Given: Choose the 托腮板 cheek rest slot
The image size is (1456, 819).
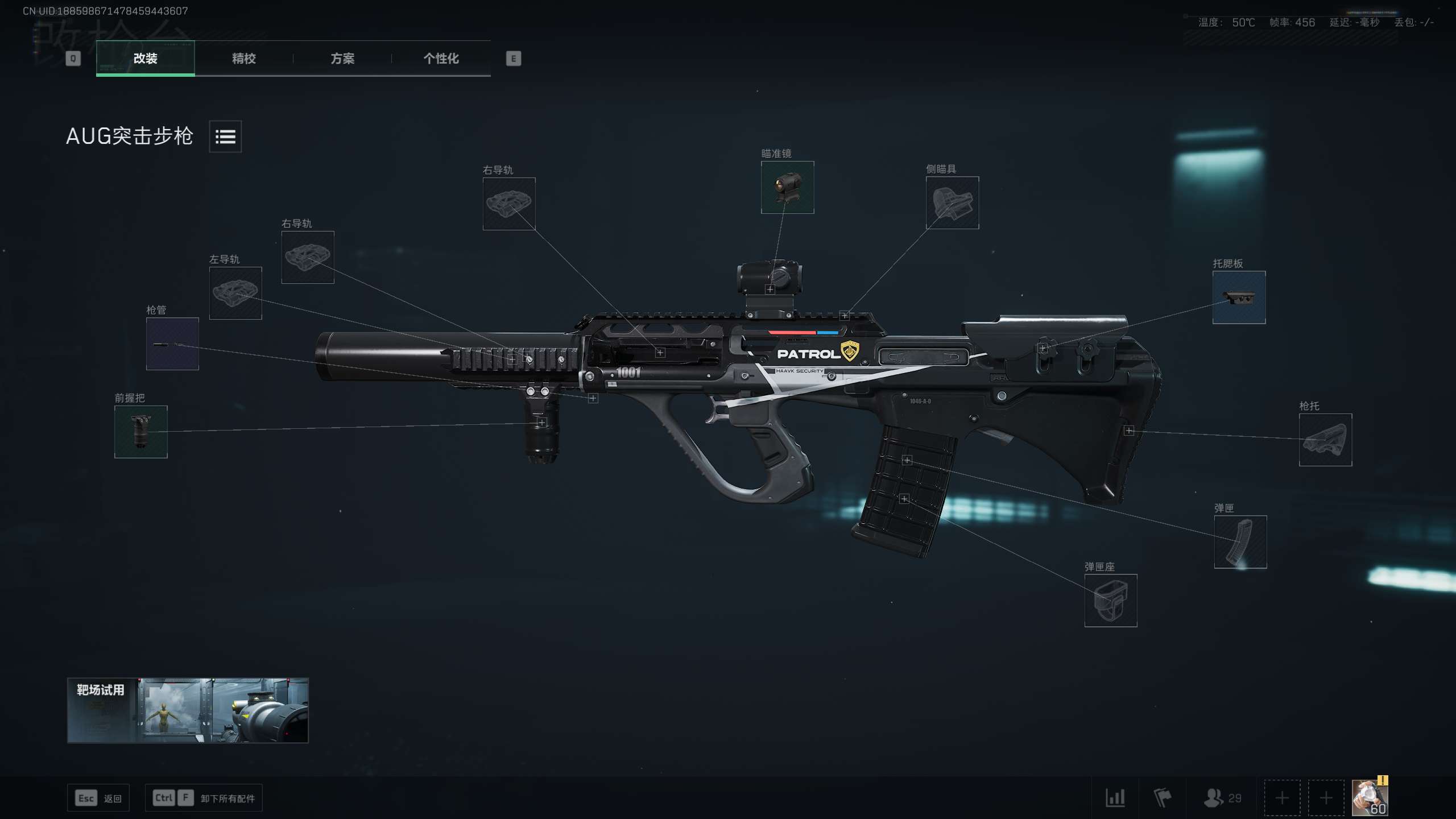Looking at the screenshot, I should point(1239,297).
